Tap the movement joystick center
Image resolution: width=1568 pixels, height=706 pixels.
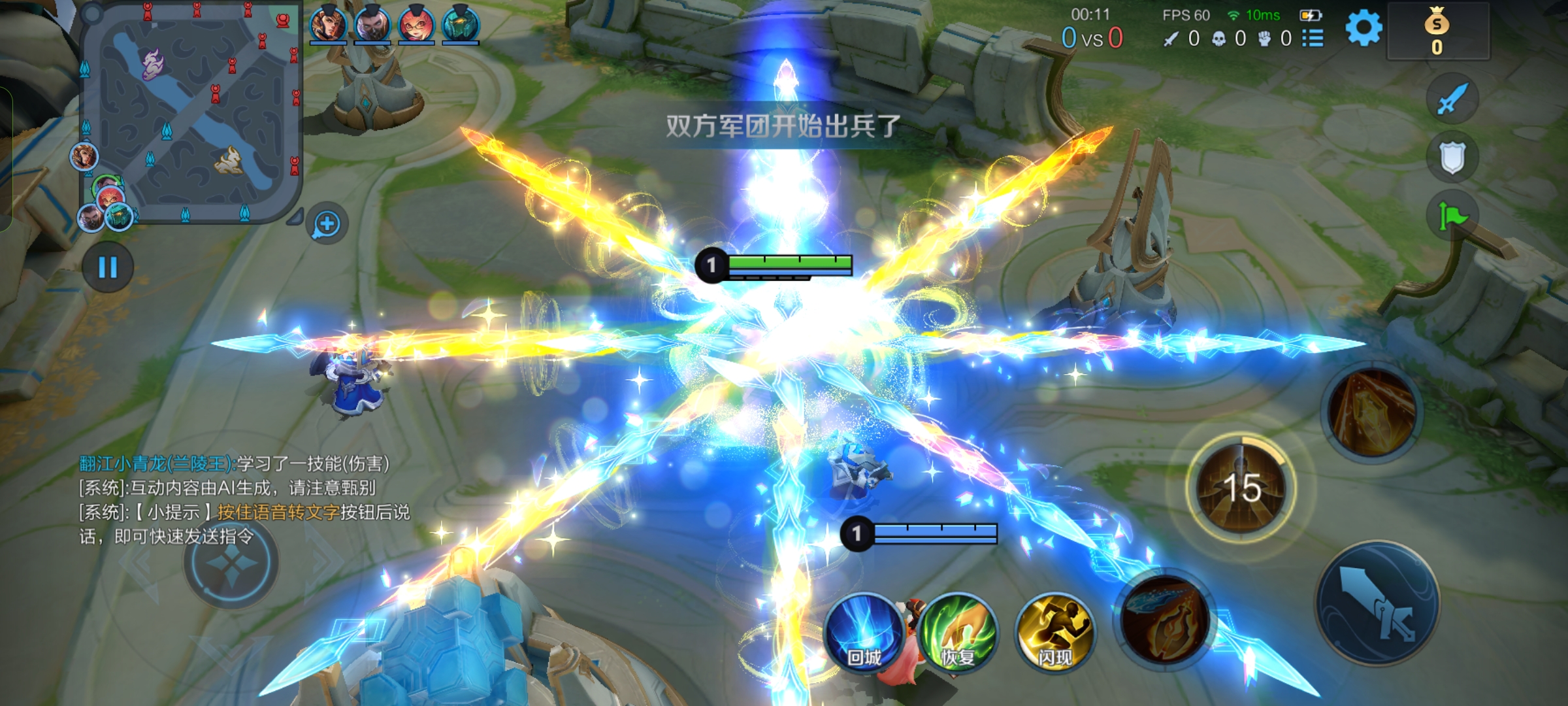click(x=231, y=562)
